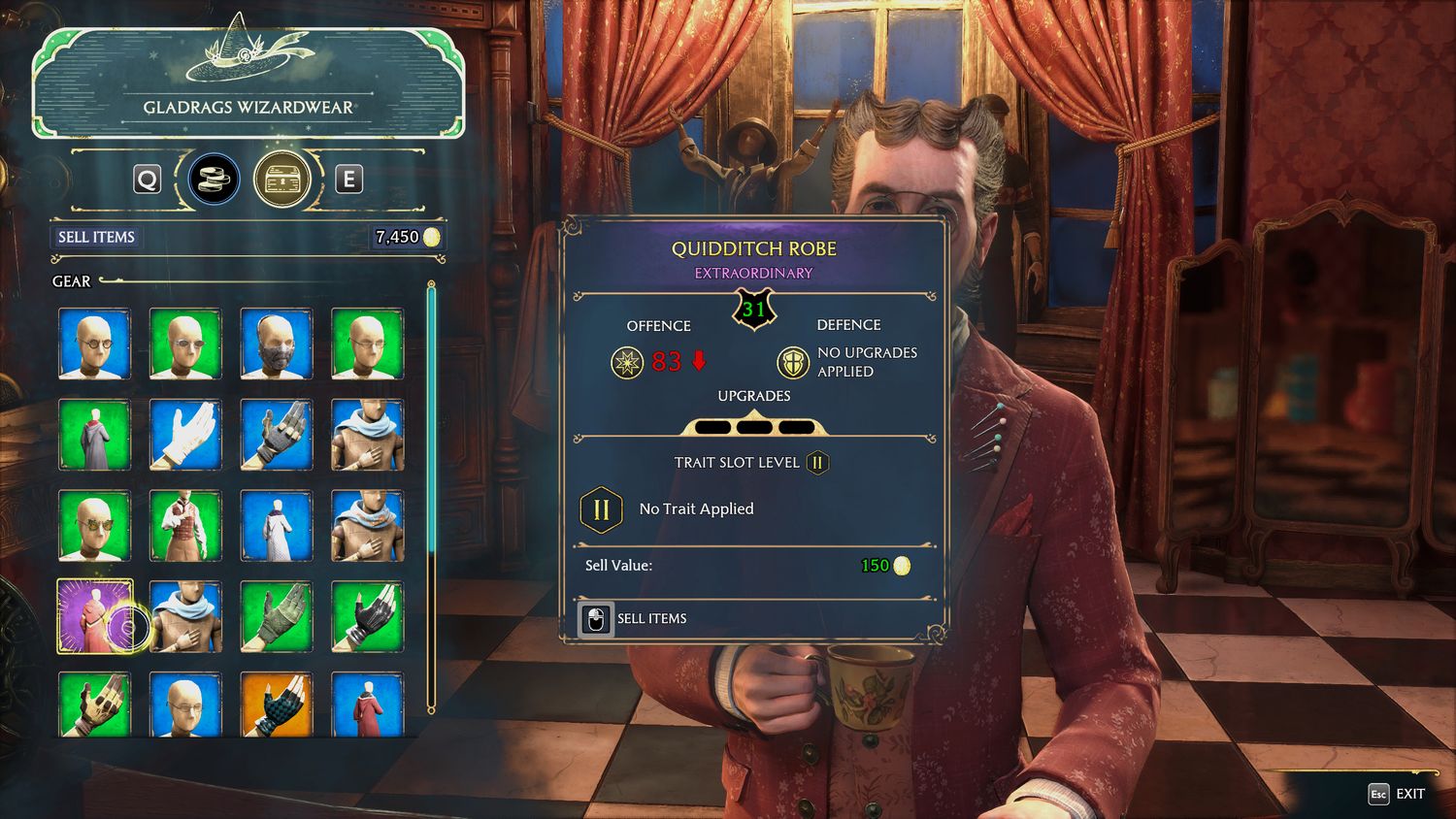Viewport: 1456px width, 819px height.
Task: Select the orange-background fingerless glove slot
Action: tap(277, 704)
